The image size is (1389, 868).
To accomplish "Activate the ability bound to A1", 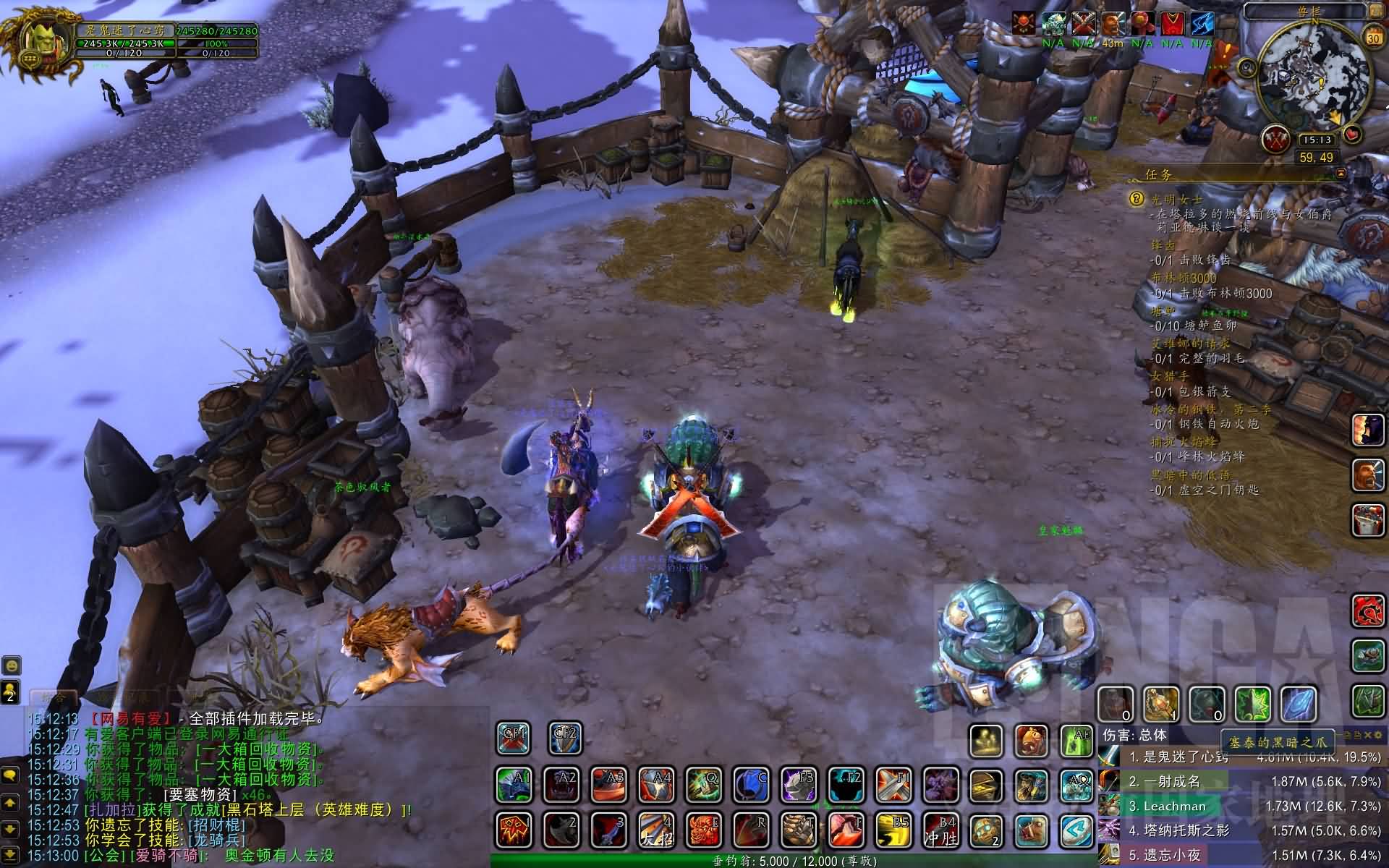I will pyautogui.click(x=514, y=785).
